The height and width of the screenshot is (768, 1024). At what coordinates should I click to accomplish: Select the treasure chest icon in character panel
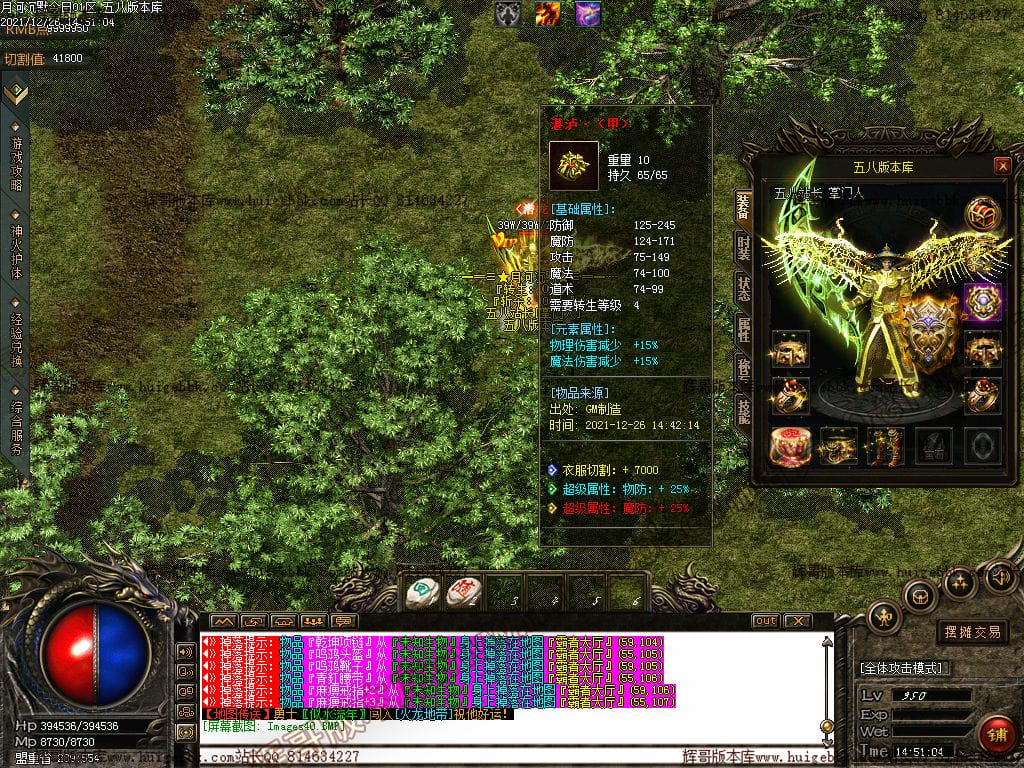(982, 214)
